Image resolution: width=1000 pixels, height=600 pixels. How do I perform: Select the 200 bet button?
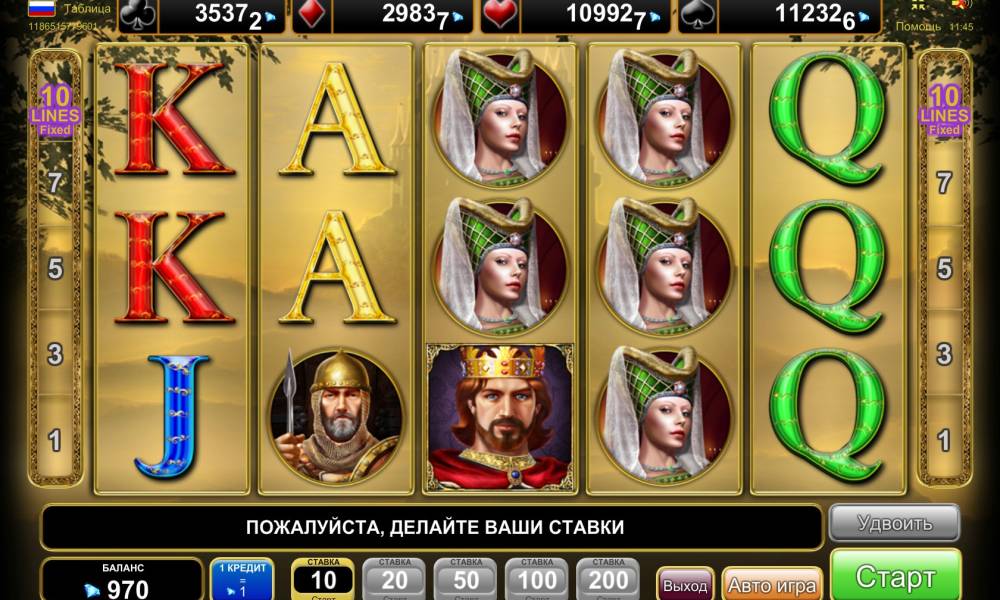608,579
